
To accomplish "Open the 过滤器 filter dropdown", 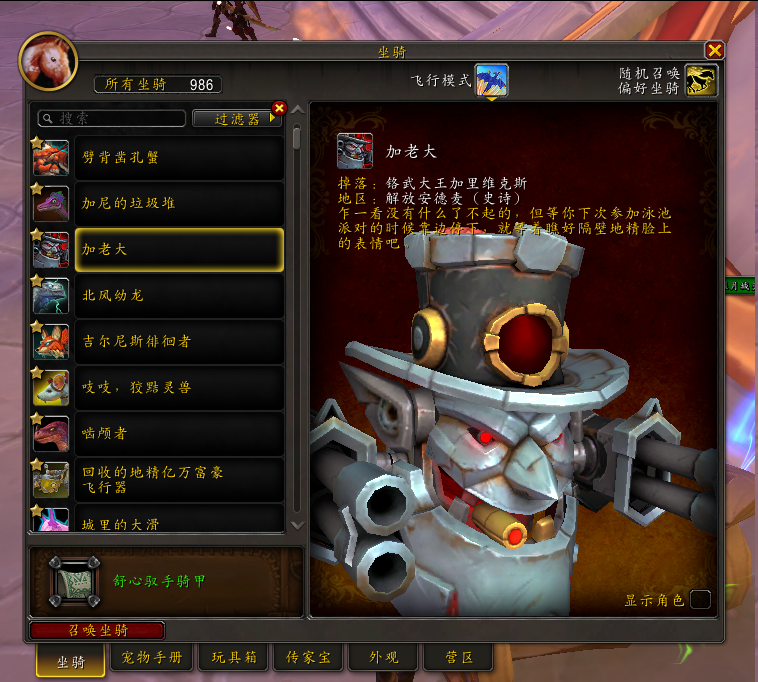I will coord(237,118).
